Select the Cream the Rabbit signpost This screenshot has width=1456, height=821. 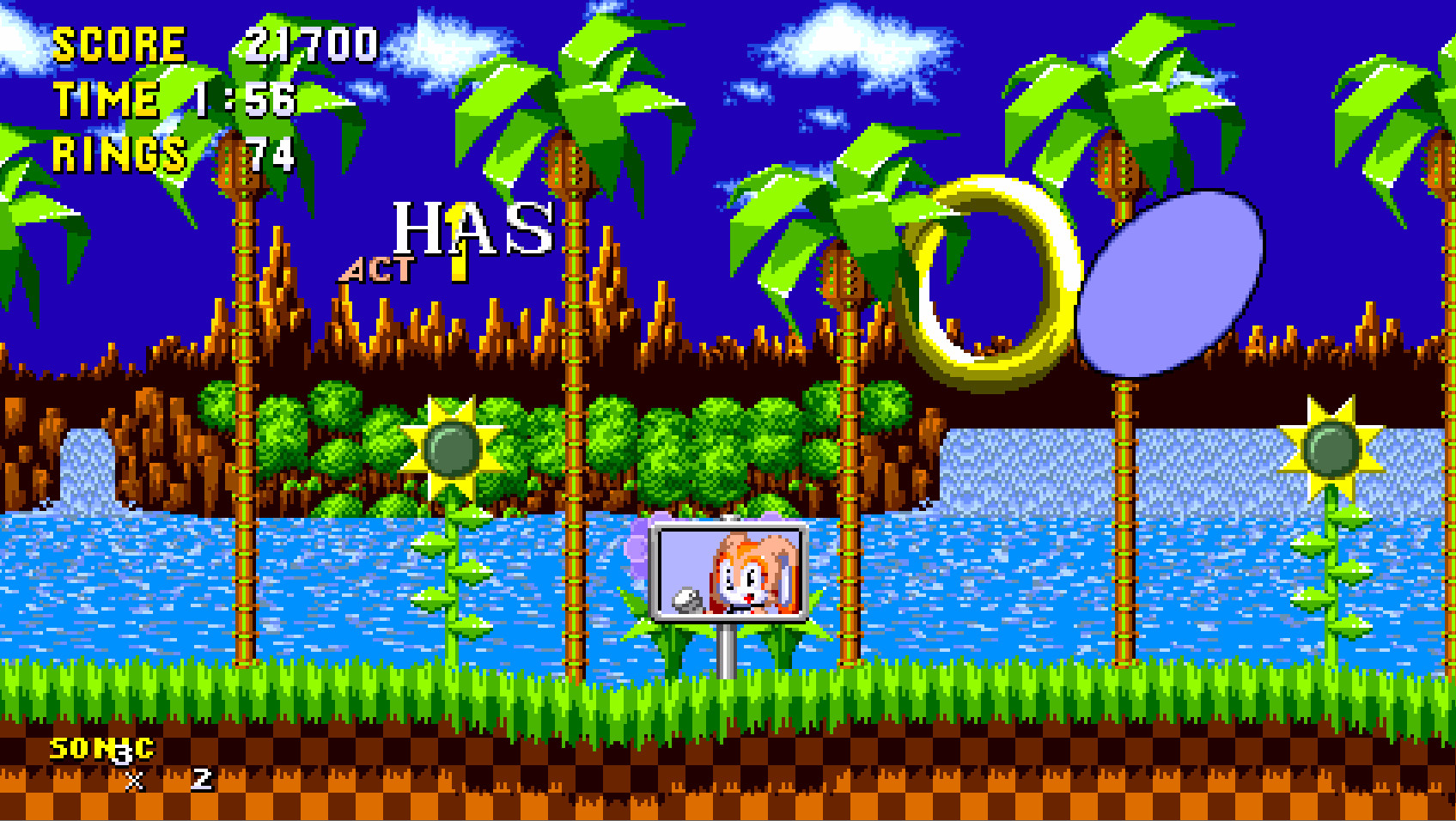coord(730,571)
